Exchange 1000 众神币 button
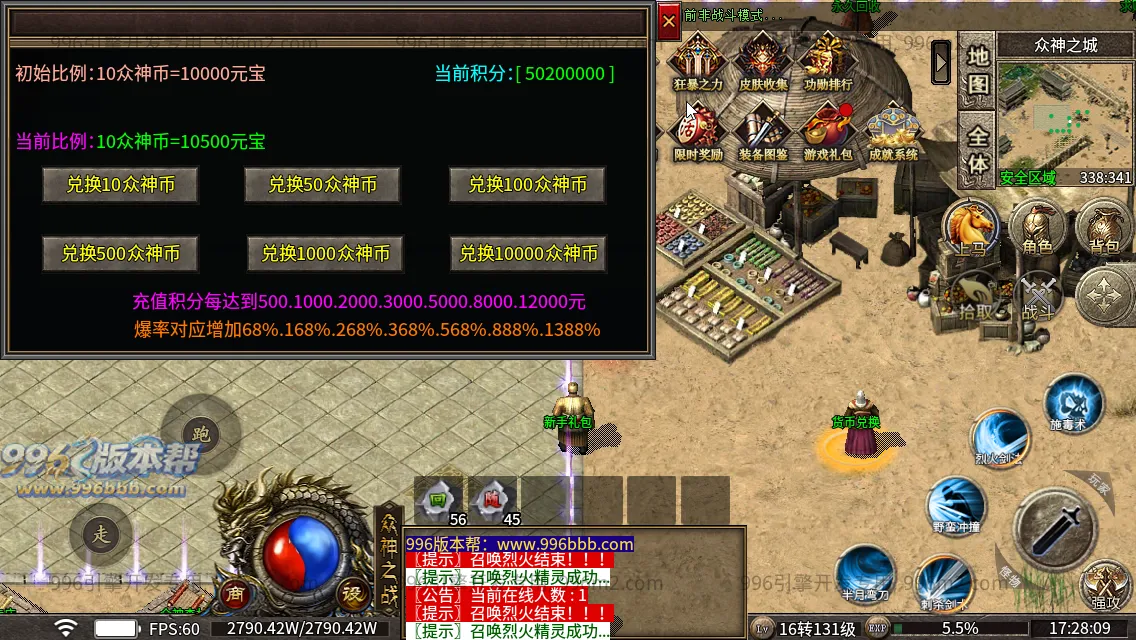The width and height of the screenshot is (1136, 640). (325, 254)
